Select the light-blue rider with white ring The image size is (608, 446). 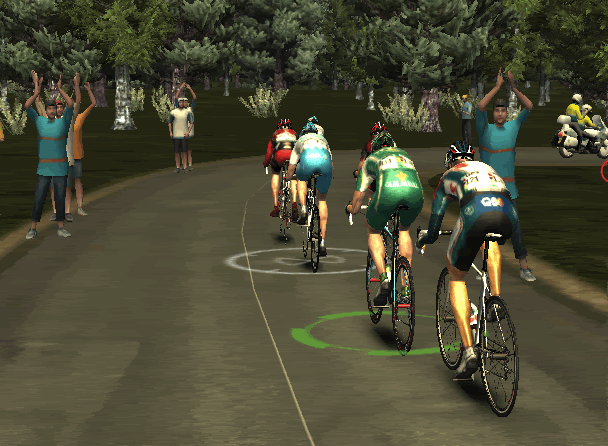[x=312, y=172]
